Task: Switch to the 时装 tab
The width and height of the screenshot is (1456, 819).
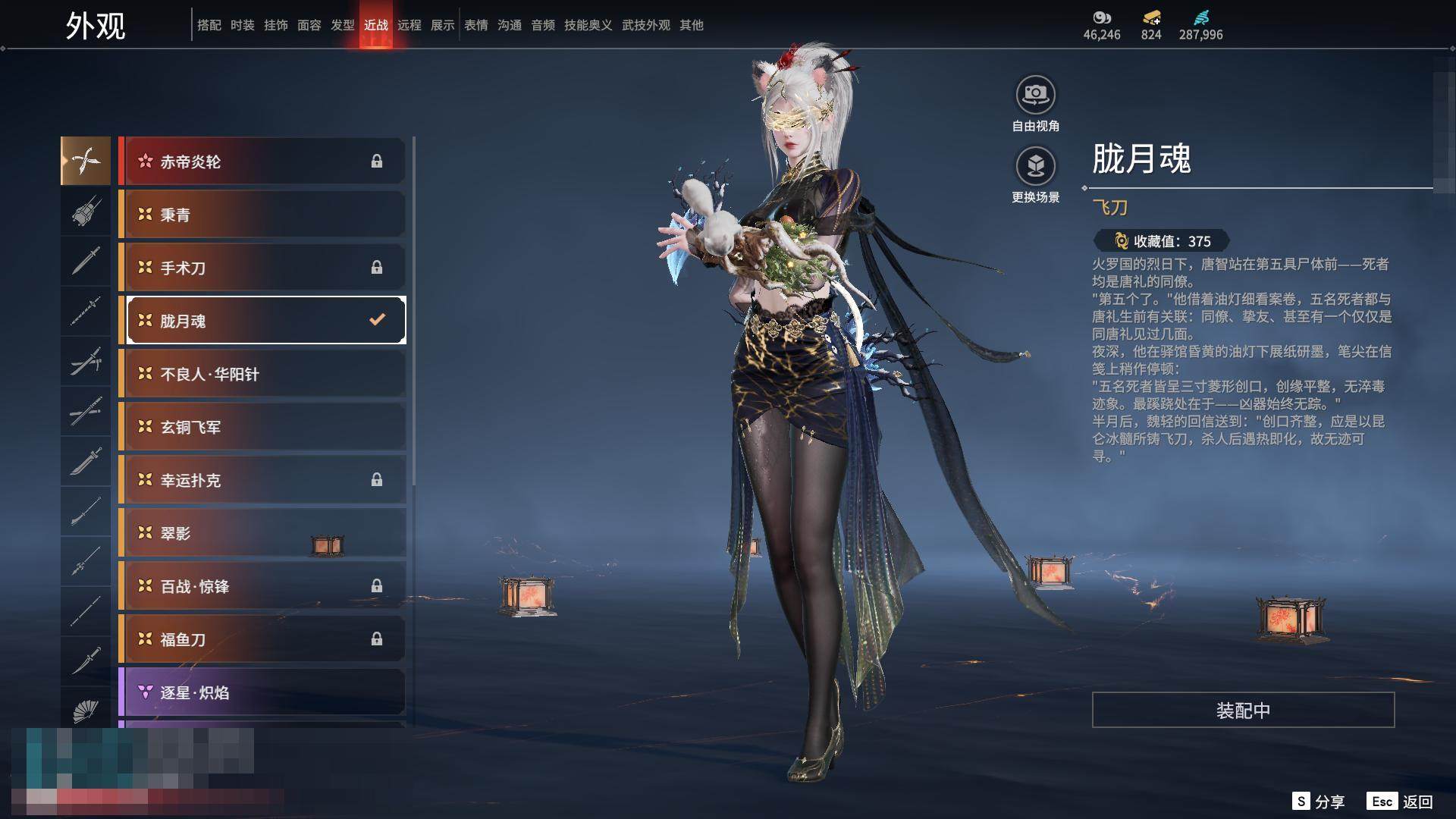Action: point(243,25)
